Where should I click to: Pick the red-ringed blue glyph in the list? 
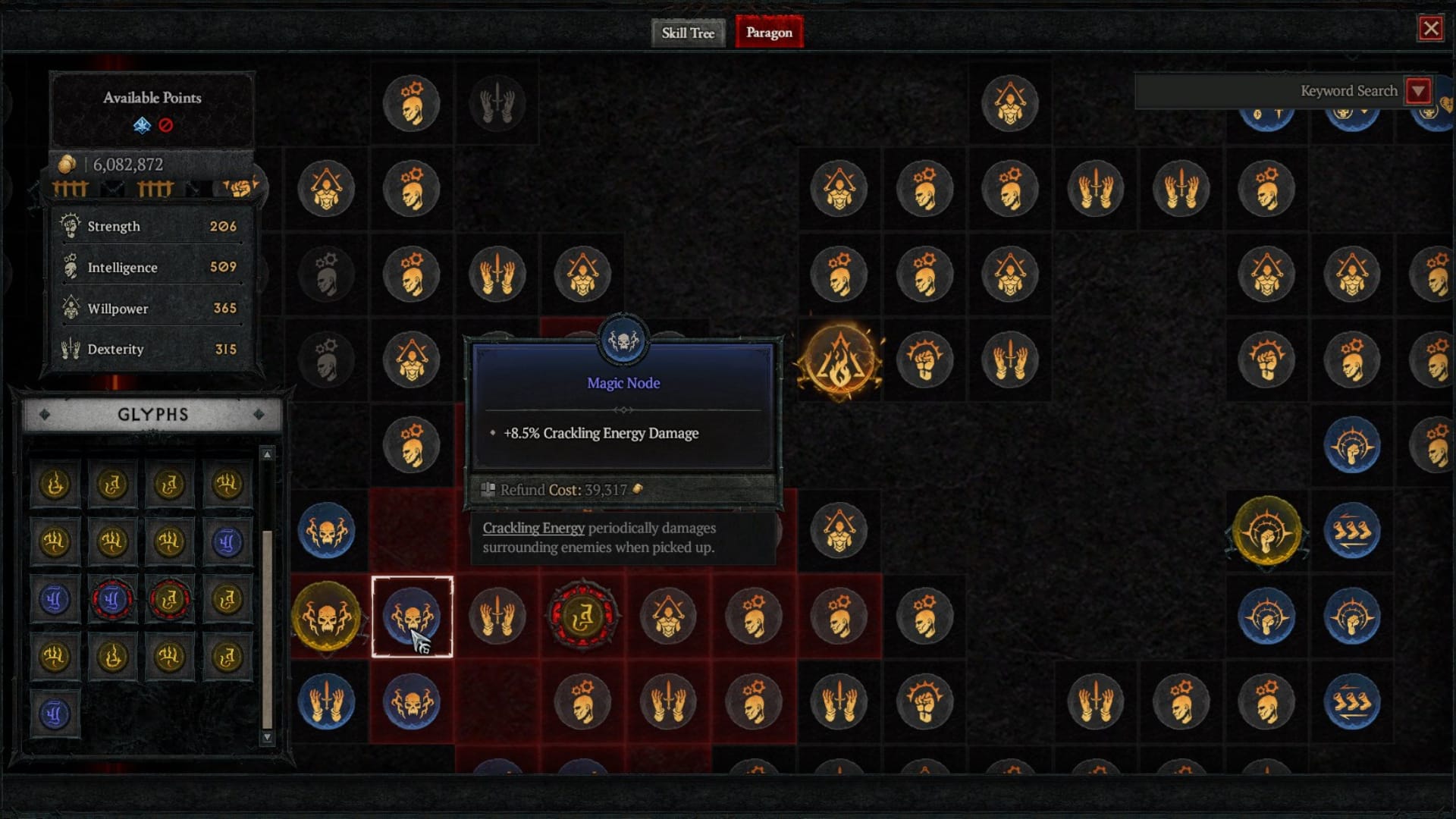112,600
